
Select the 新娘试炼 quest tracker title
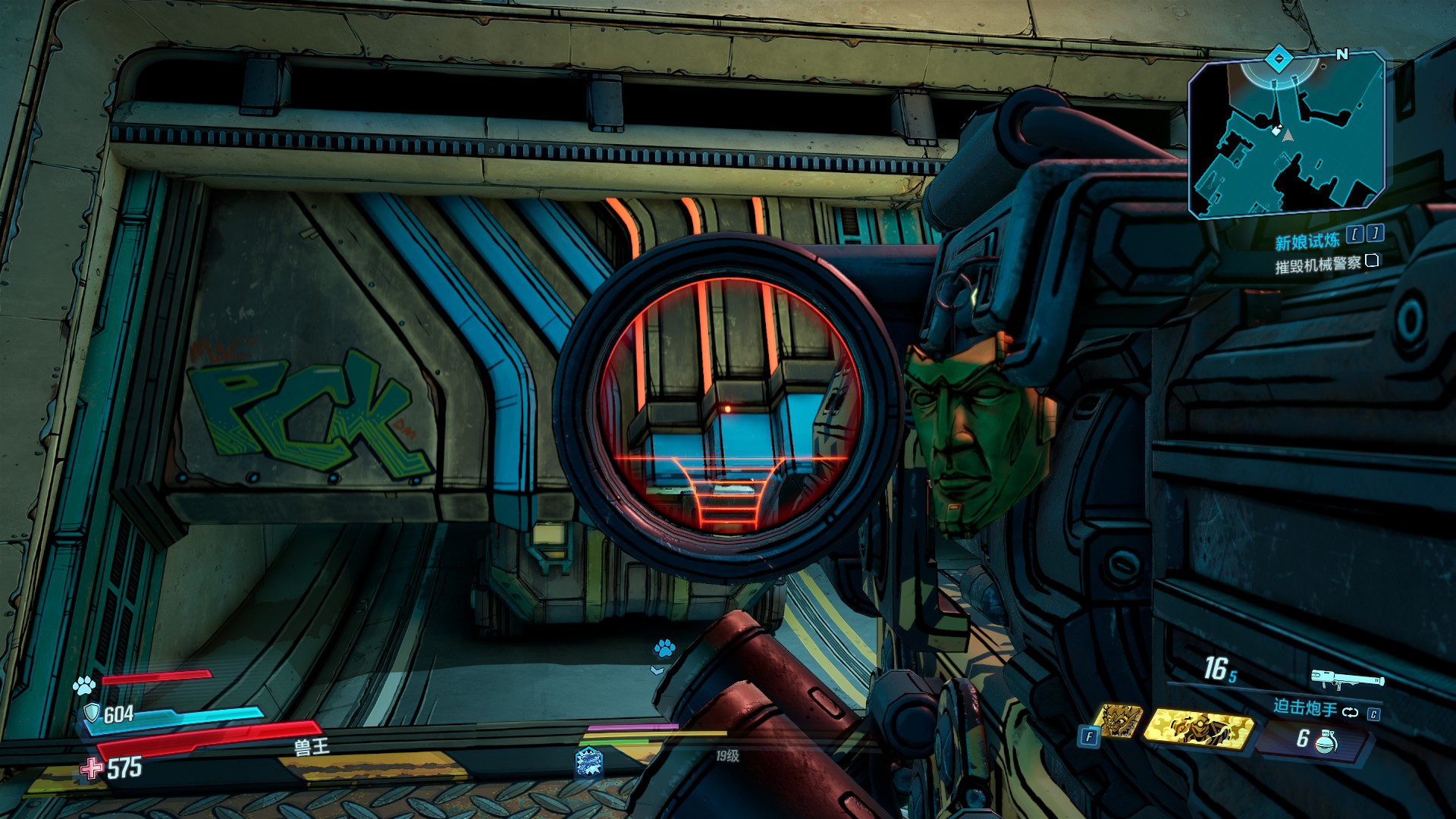[1307, 242]
